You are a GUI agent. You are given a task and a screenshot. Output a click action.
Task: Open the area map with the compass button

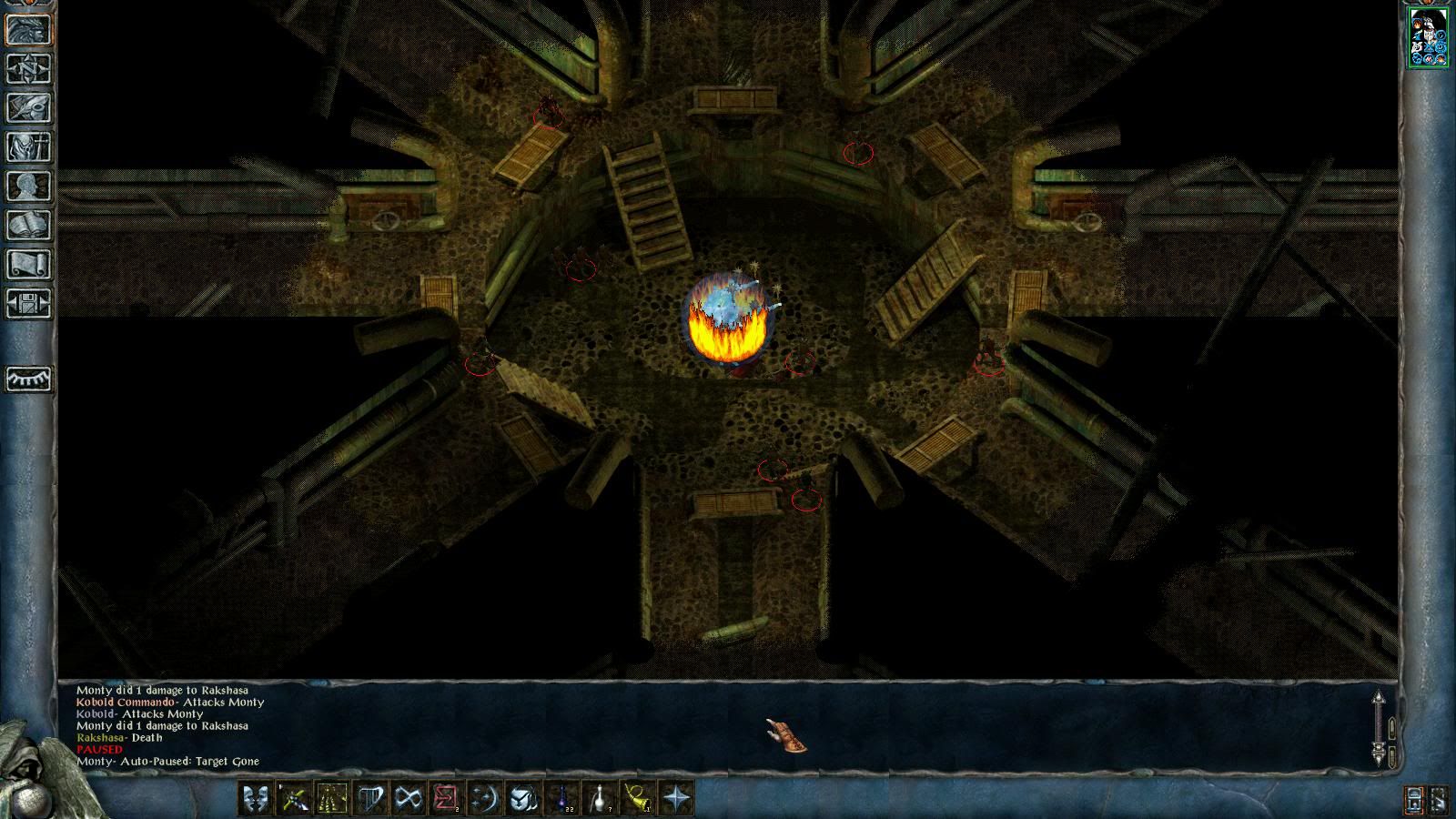click(x=29, y=69)
